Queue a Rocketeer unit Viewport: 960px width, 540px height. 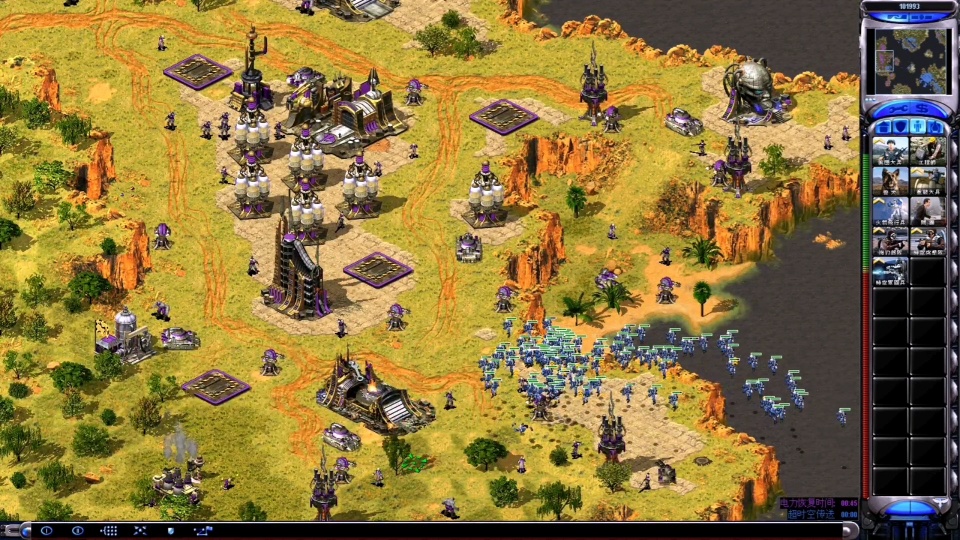890,211
